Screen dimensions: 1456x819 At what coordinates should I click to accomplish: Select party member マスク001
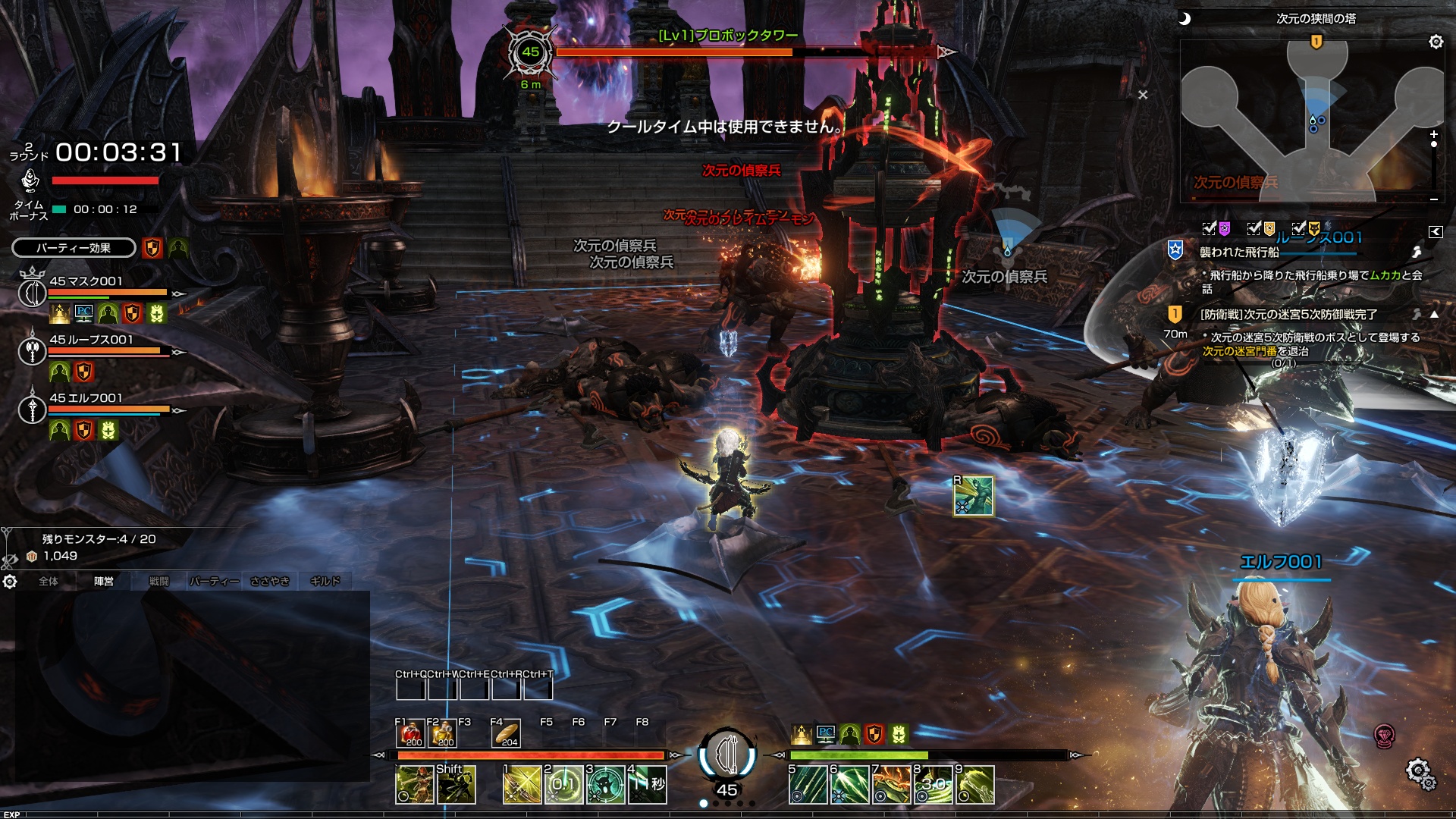click(85, 281)
